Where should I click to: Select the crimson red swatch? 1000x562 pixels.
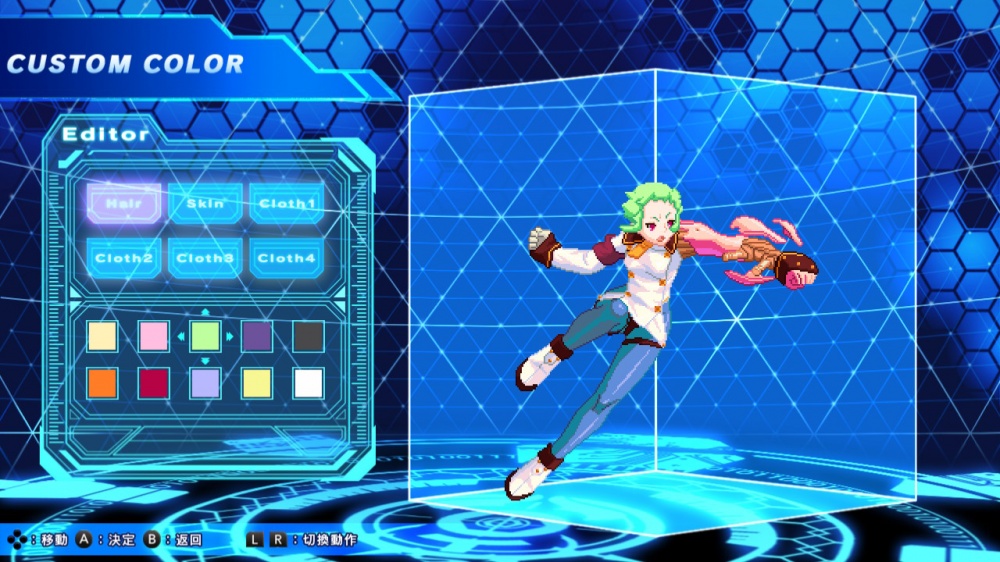(x=154, y=383)
